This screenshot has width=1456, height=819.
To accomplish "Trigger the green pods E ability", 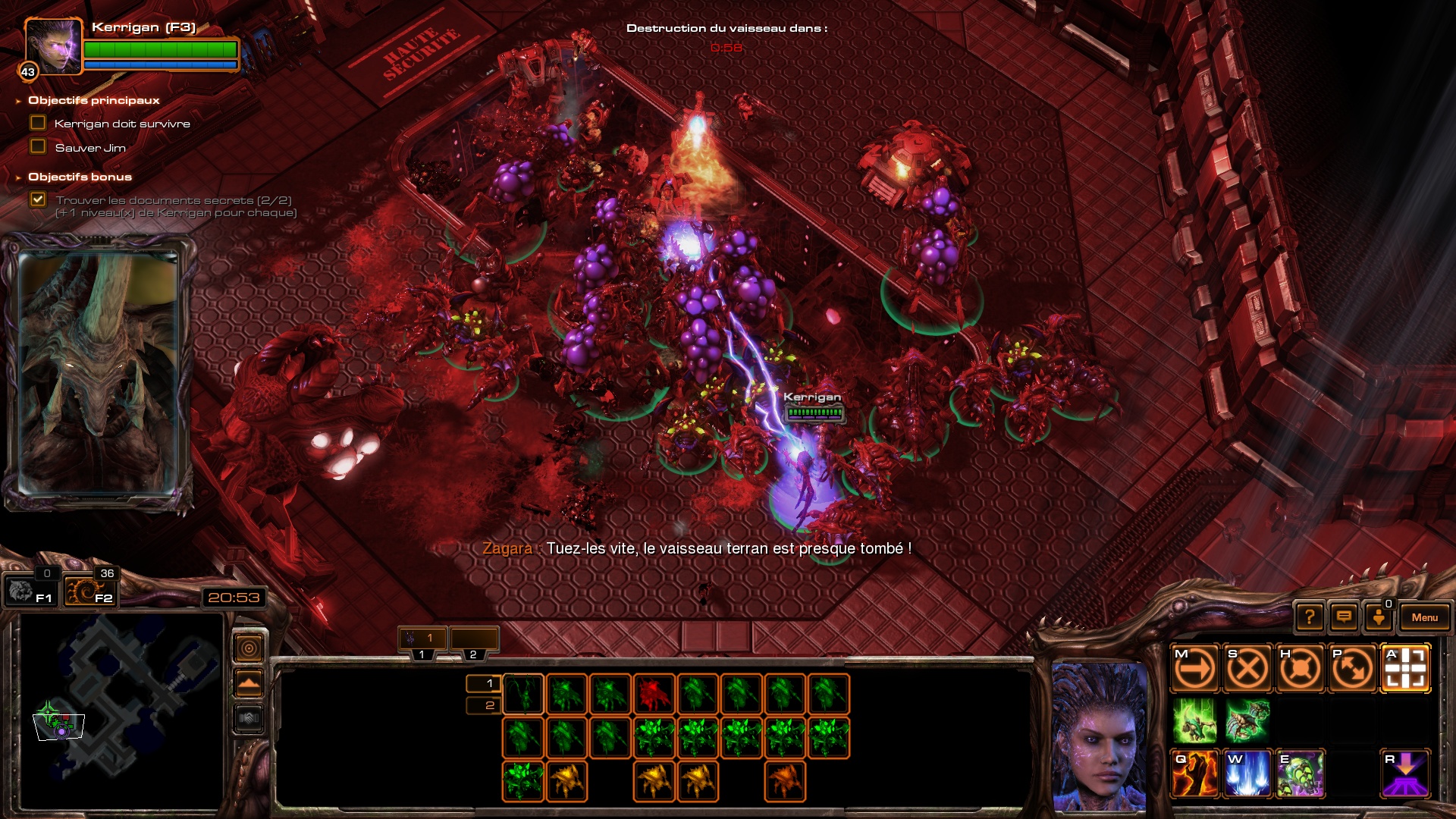I will pyautogui.click(x=1300, y=774).
